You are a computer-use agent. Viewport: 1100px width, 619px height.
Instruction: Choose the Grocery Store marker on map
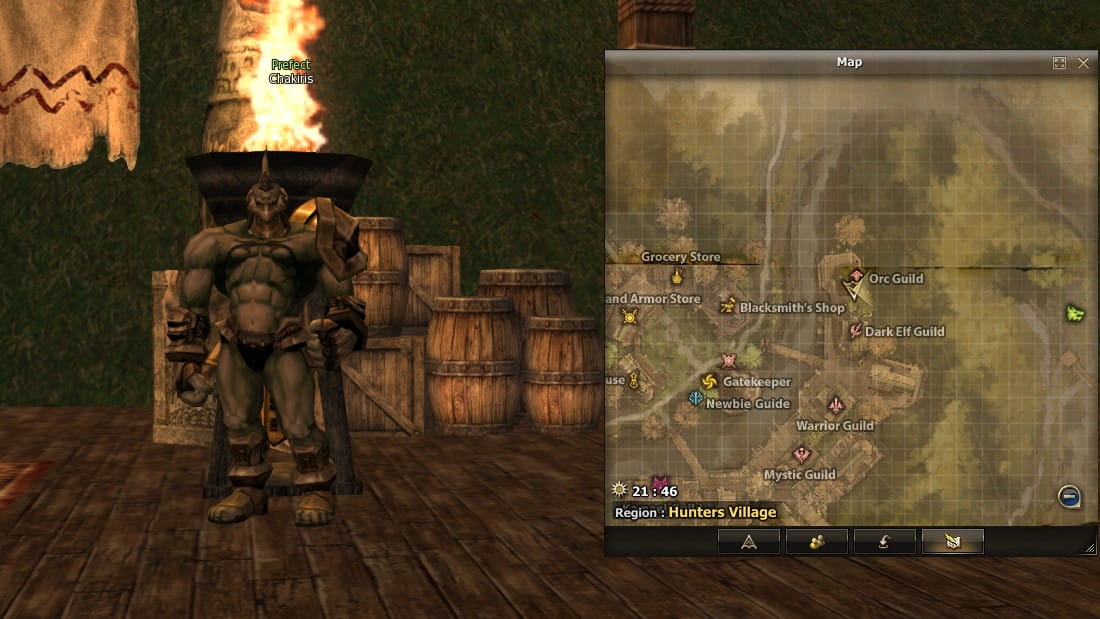[x=677, y=276]
